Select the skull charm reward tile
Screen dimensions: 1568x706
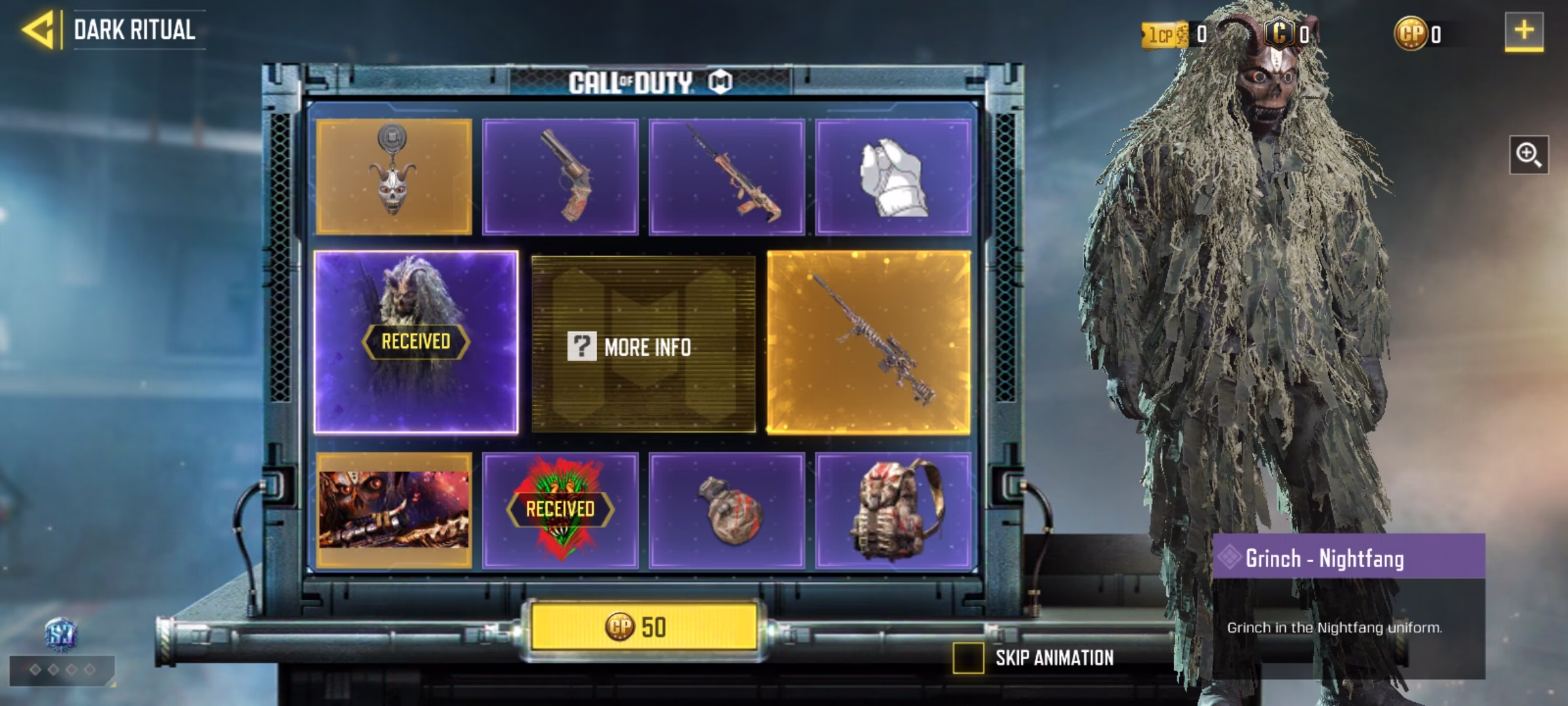click(x=393, y=176)
